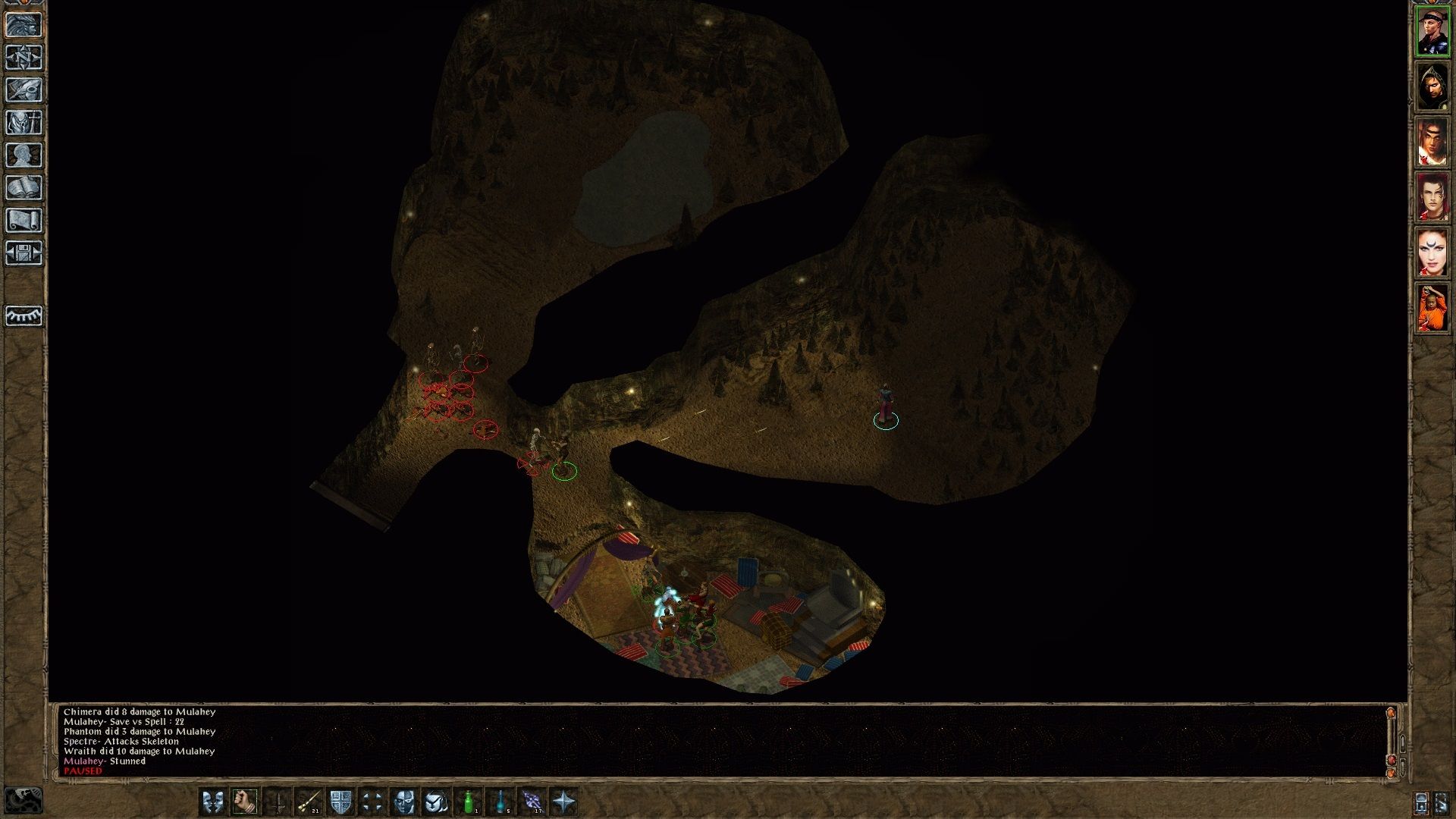Image resolution: width=1456 pixels, height=819 pixels.
Task: Open special abilities with the star icon
Action: 564,802
